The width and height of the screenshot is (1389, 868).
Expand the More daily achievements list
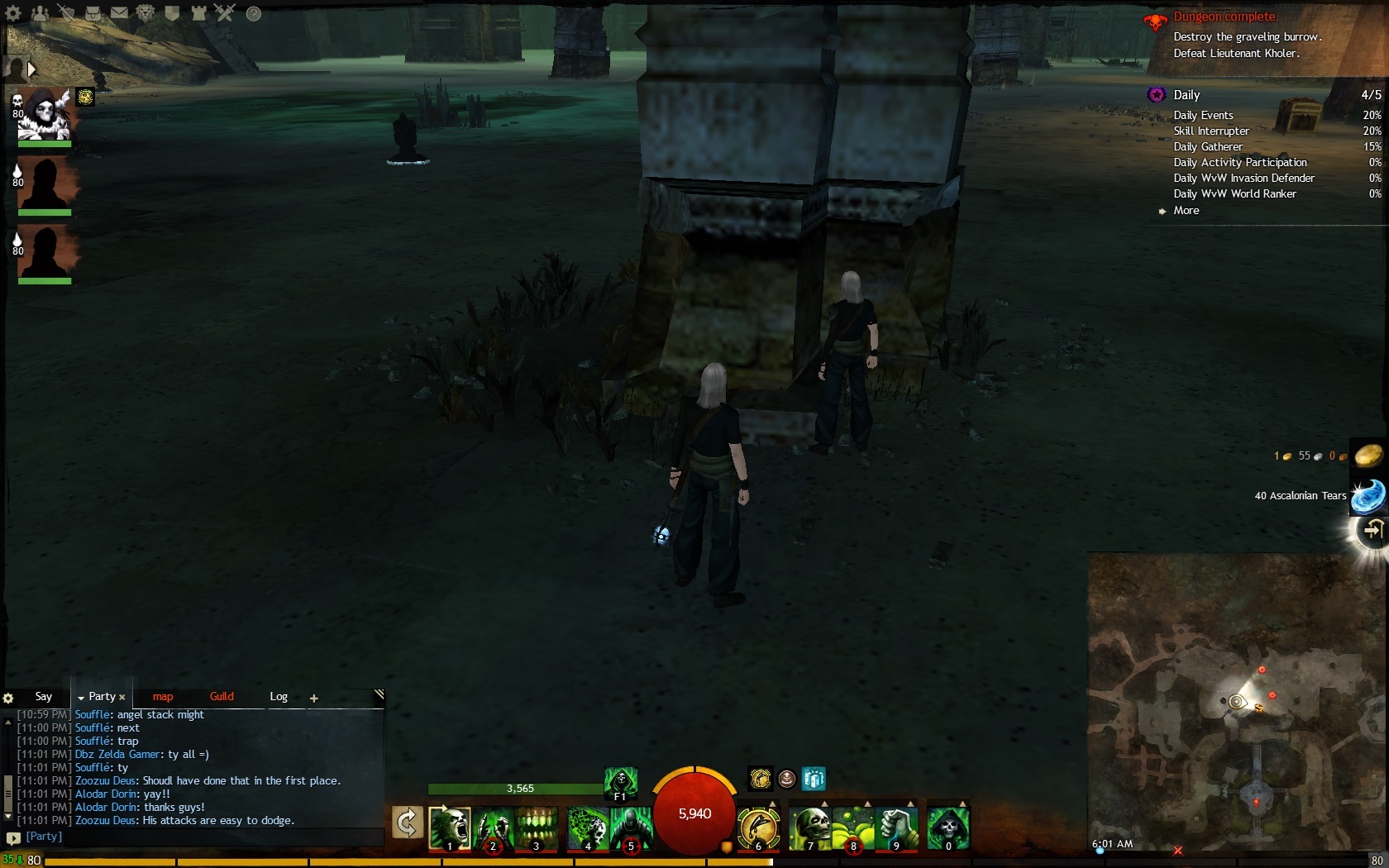coord(1186,211)
